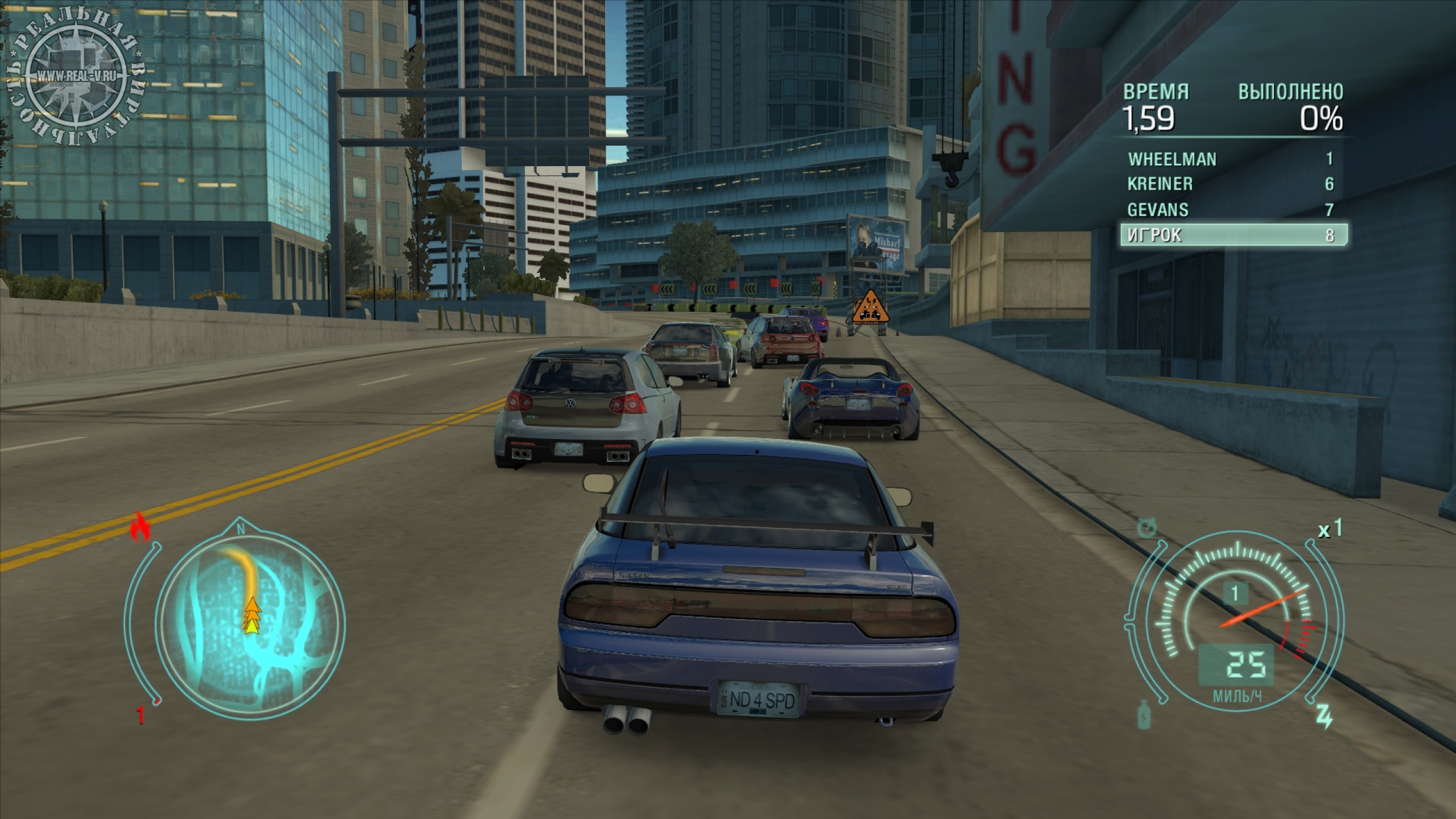Click the stopwatch icon above the speedometer
The width and height of the screenshot is (1456, 819).
pyautogui.click(x=1146, y=527)
